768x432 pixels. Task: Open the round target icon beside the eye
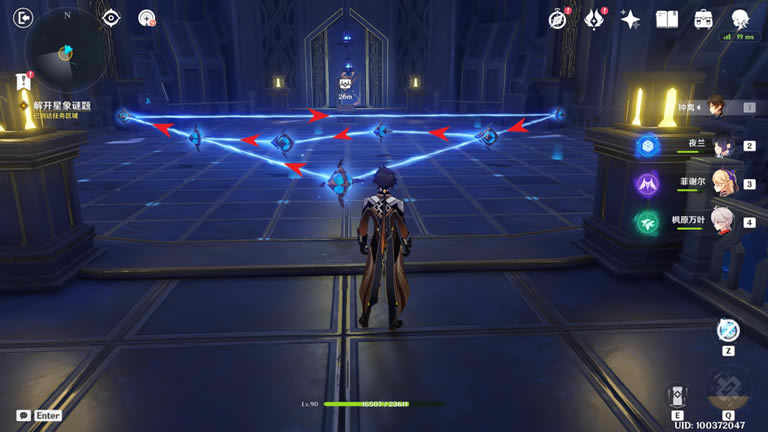pos(147,18)
